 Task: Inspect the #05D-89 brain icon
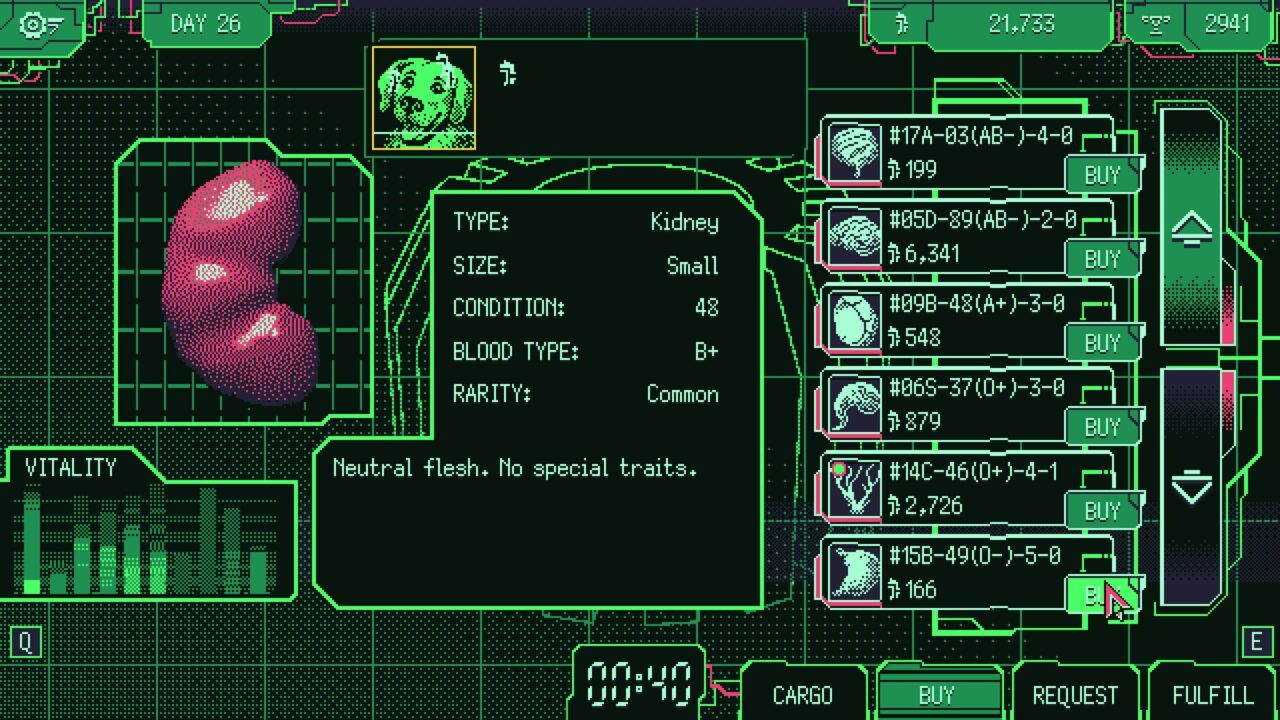click(x=855, y=238)
